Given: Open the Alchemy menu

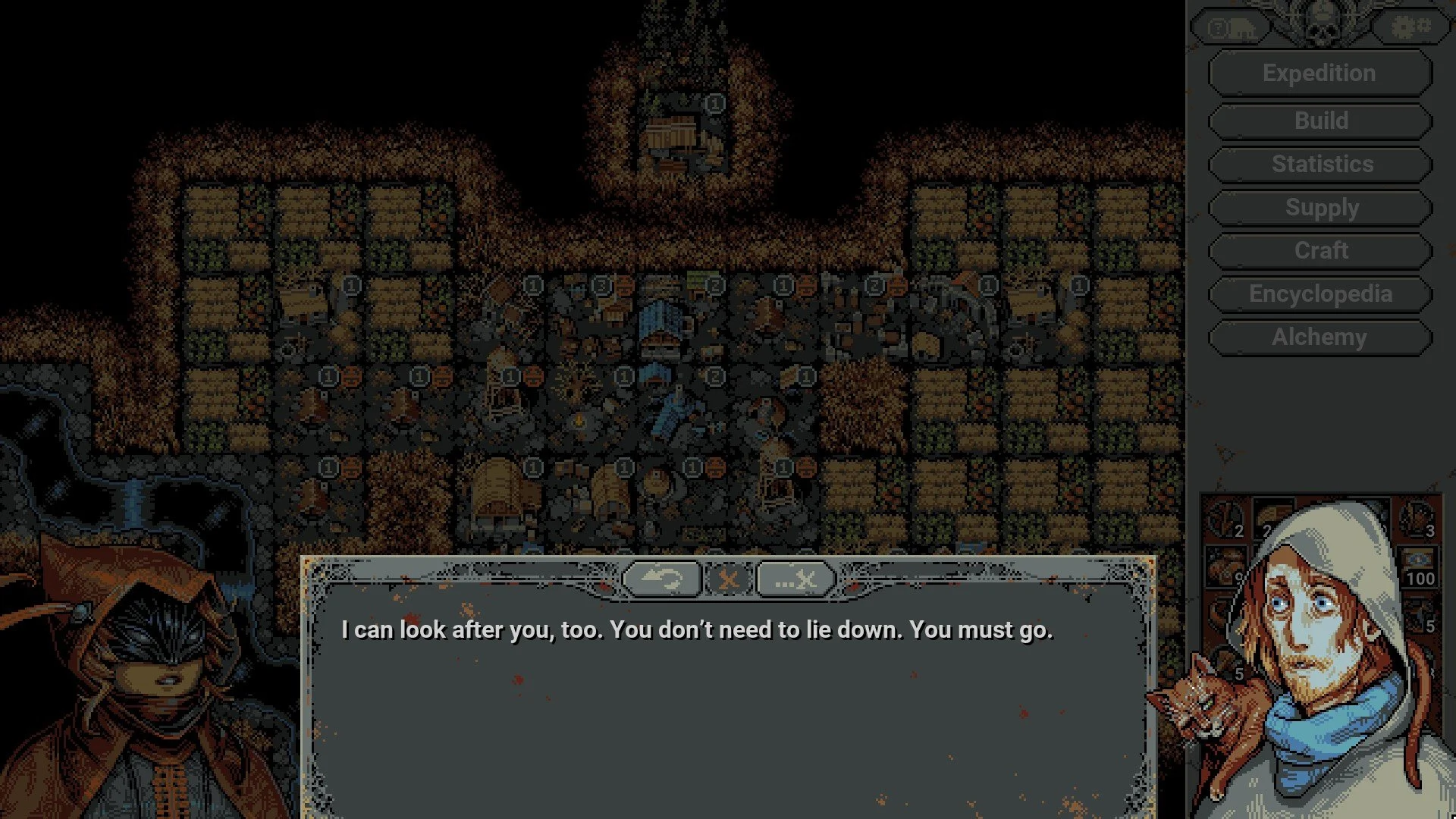Looking at the screenshot, I should click(x=1319, y=337).
